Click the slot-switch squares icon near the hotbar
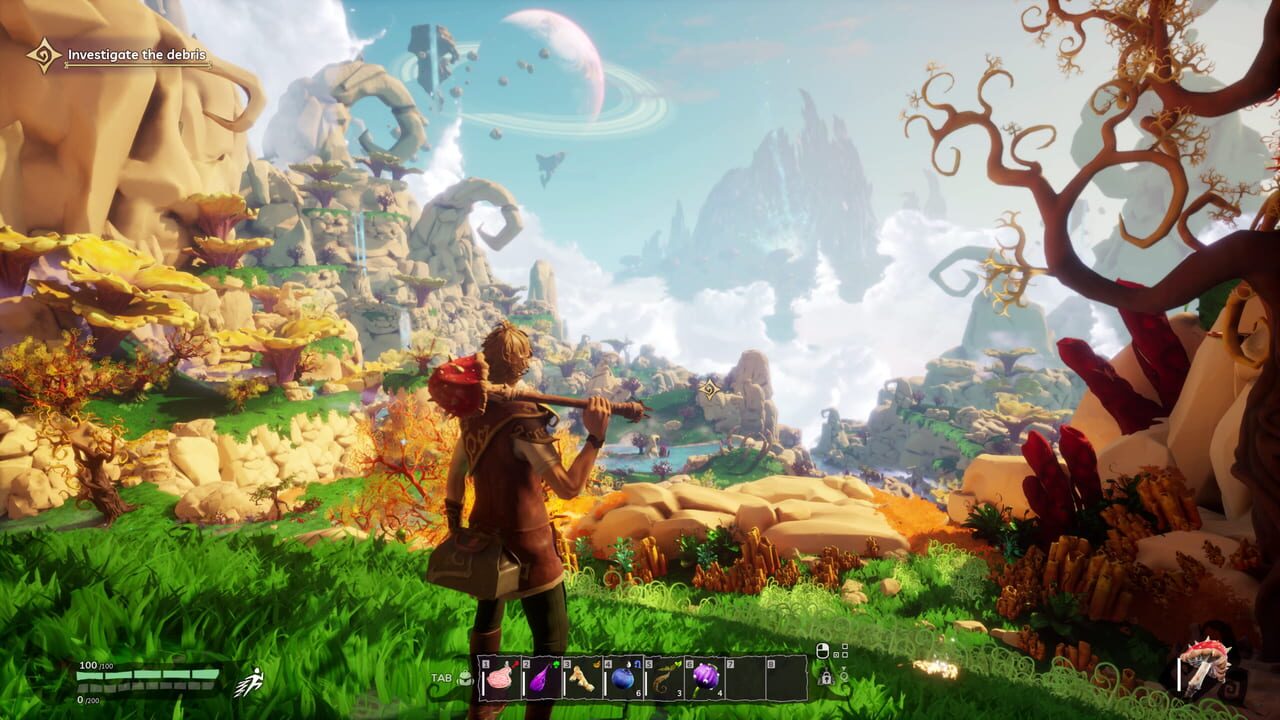 pyautogui.click(x=841, y=651)
